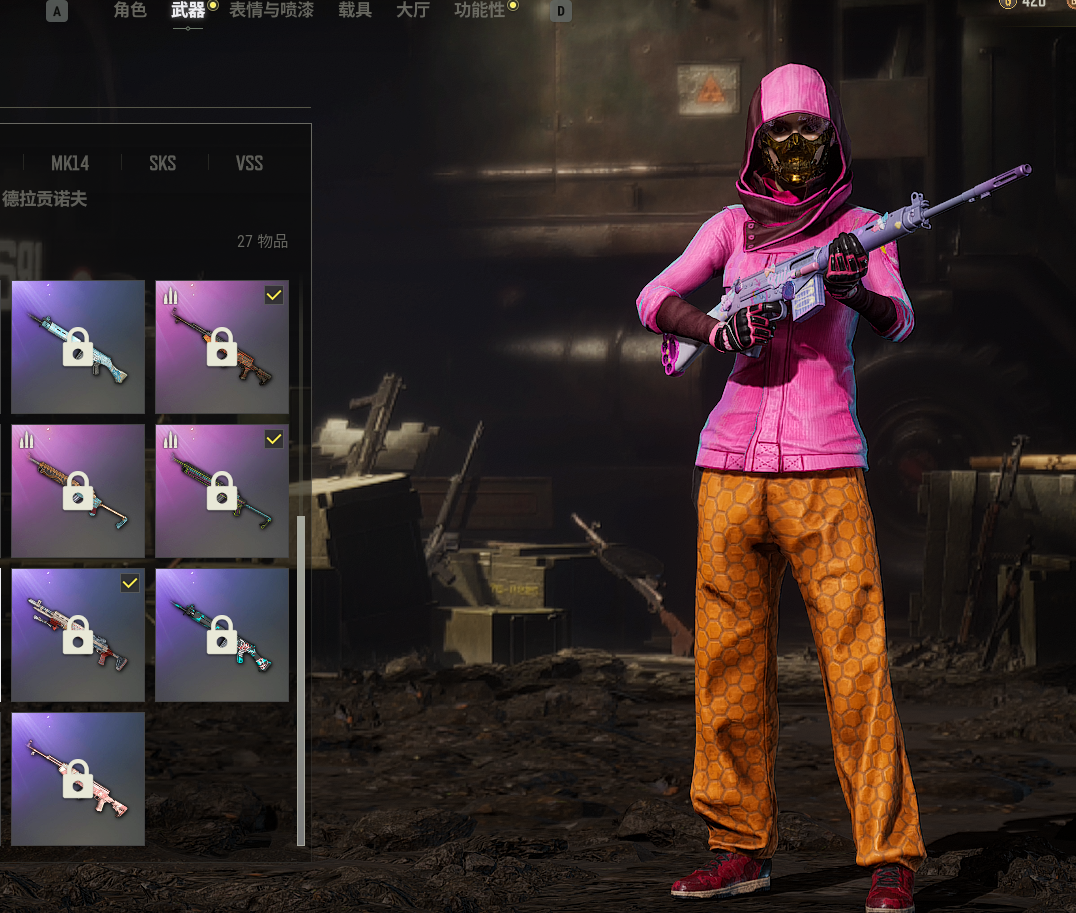Pick the locked white-and-red rifle skin
The image size is (1076, 913).
pos(78,635)
